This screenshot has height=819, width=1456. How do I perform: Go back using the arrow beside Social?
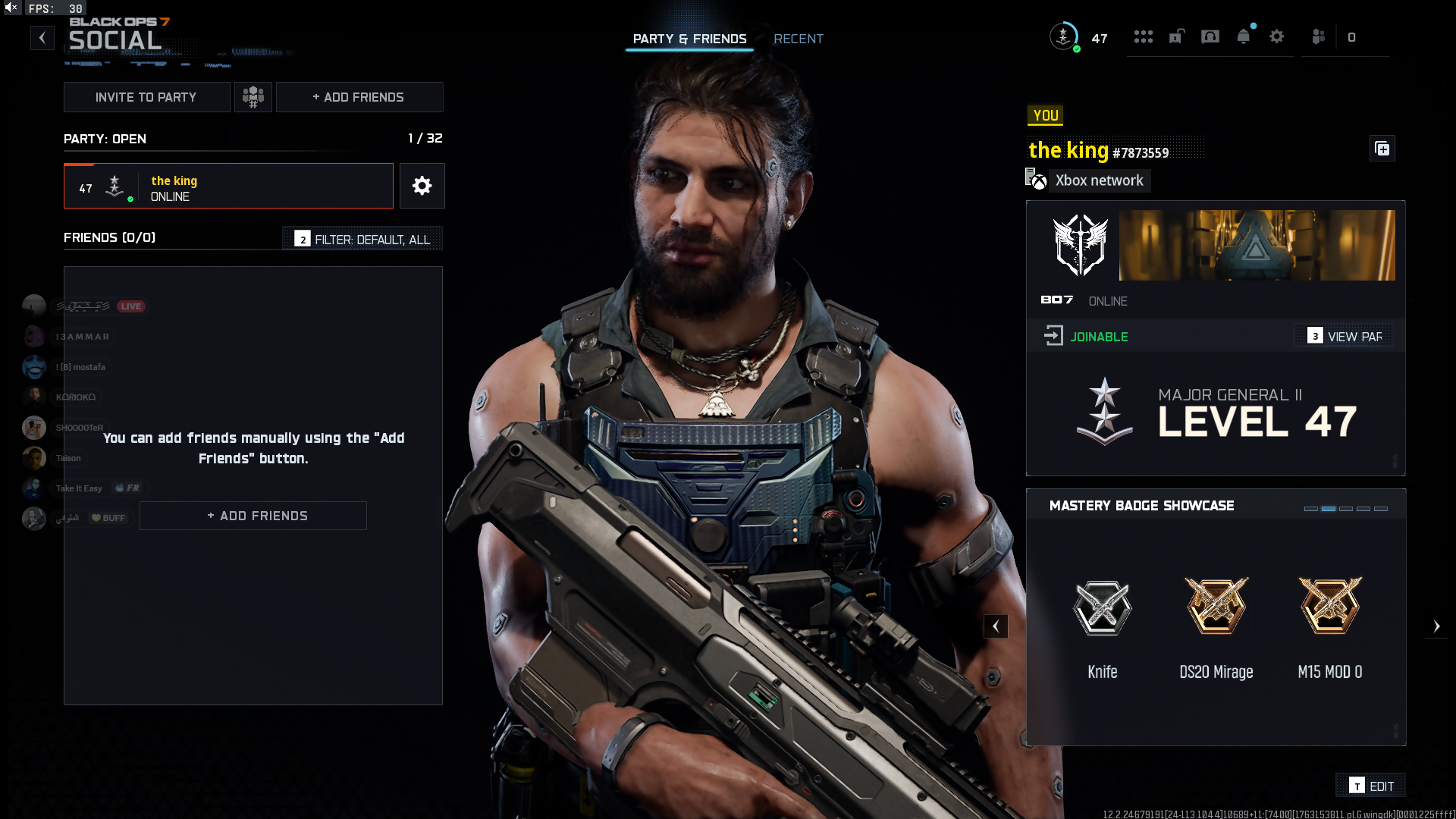pyautogui.click(x=42, y=37)
